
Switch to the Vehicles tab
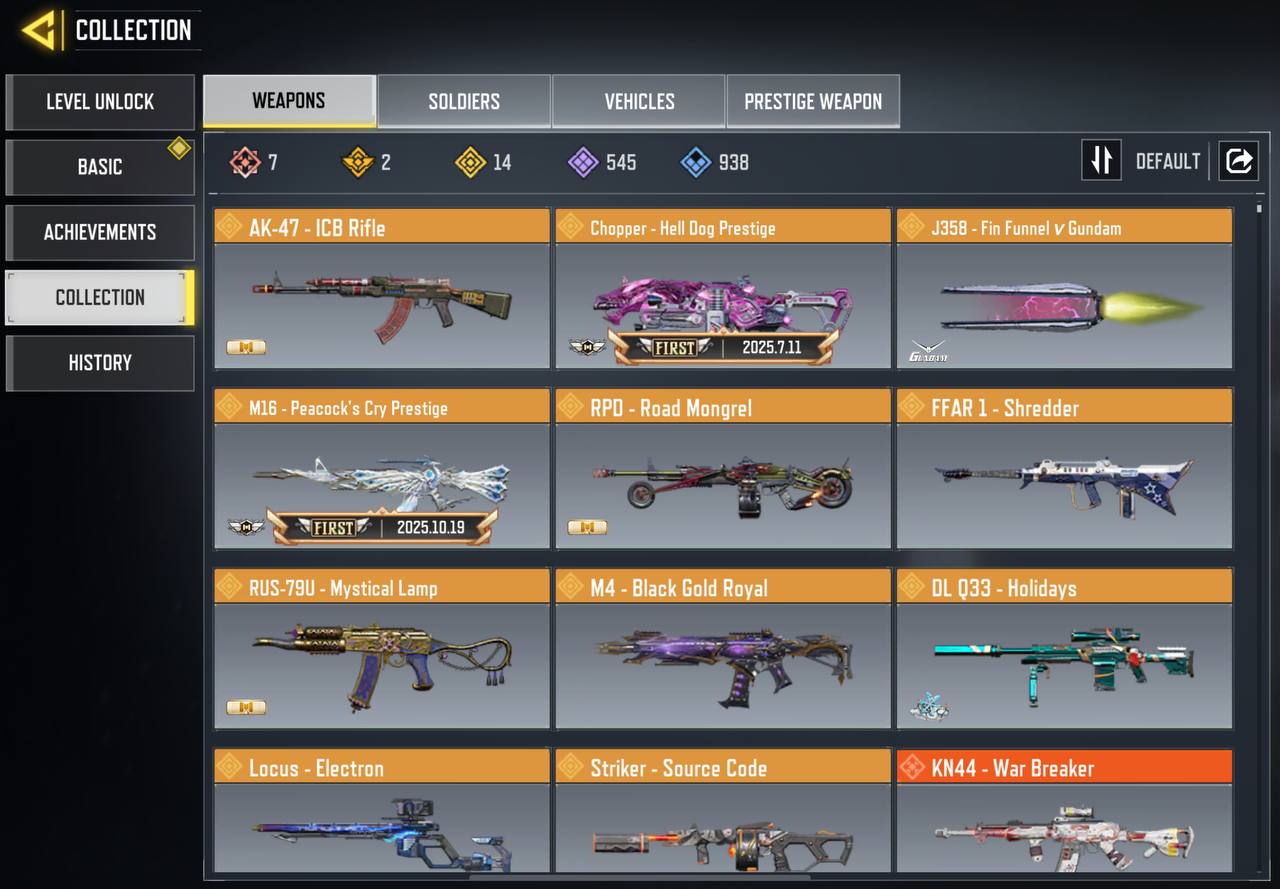(x=639, y=101)
